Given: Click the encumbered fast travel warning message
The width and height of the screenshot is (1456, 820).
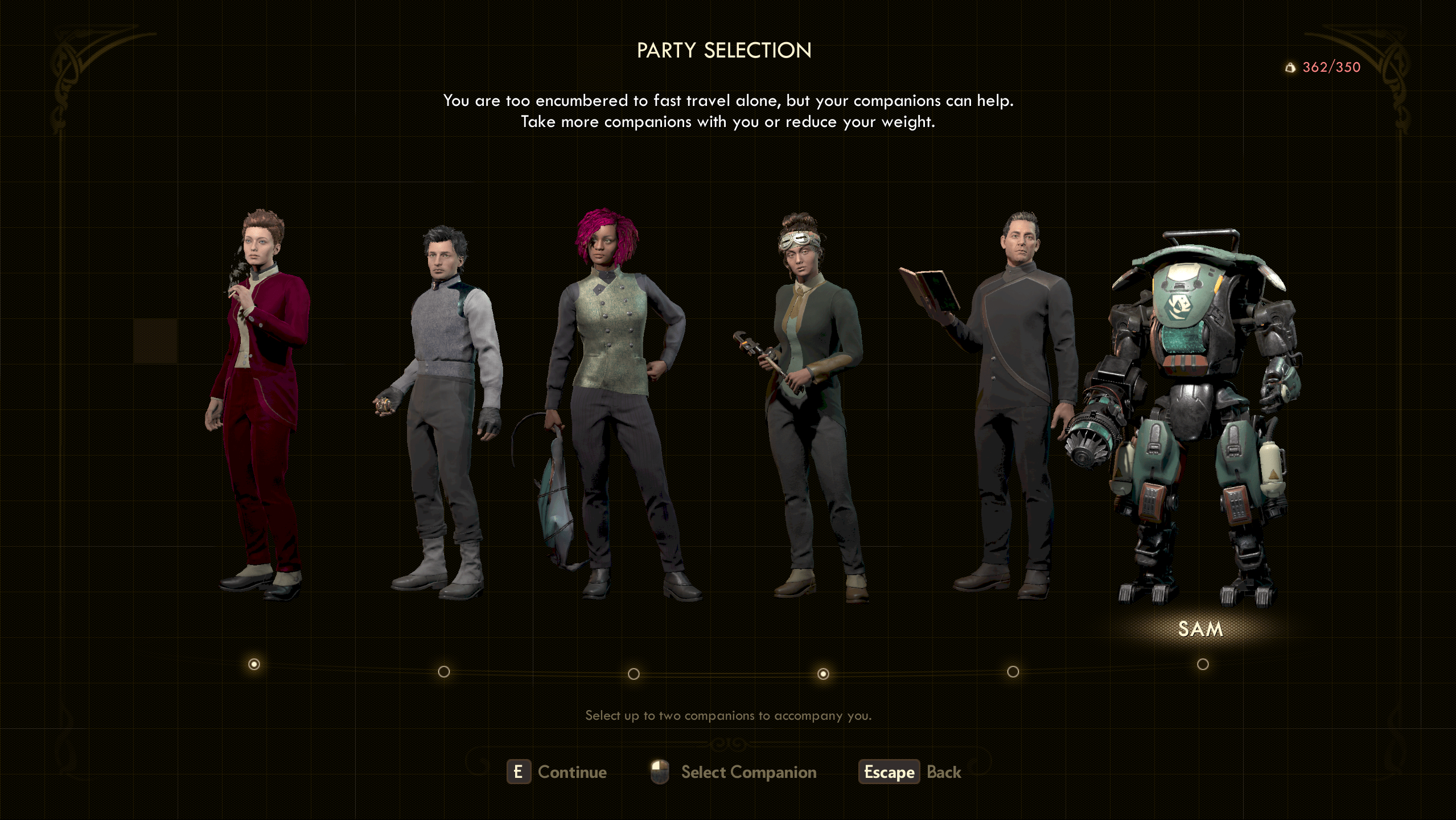Looking at the screenshot, I should 727,112.
